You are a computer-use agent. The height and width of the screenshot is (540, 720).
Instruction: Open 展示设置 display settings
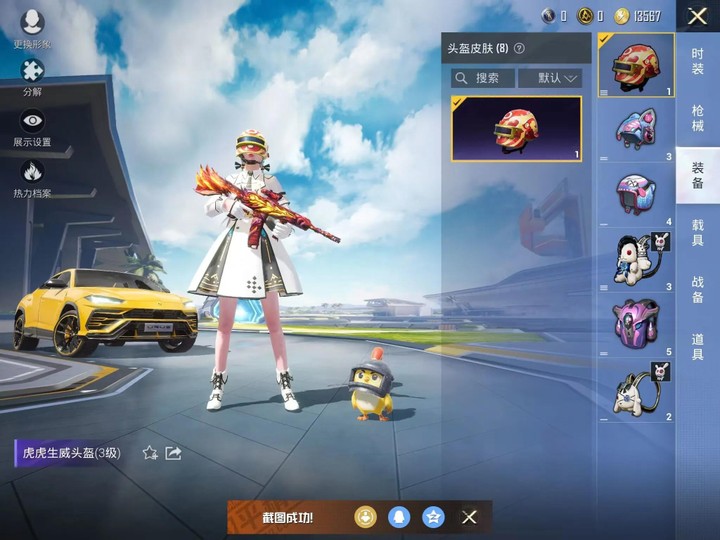click(32, 127)
